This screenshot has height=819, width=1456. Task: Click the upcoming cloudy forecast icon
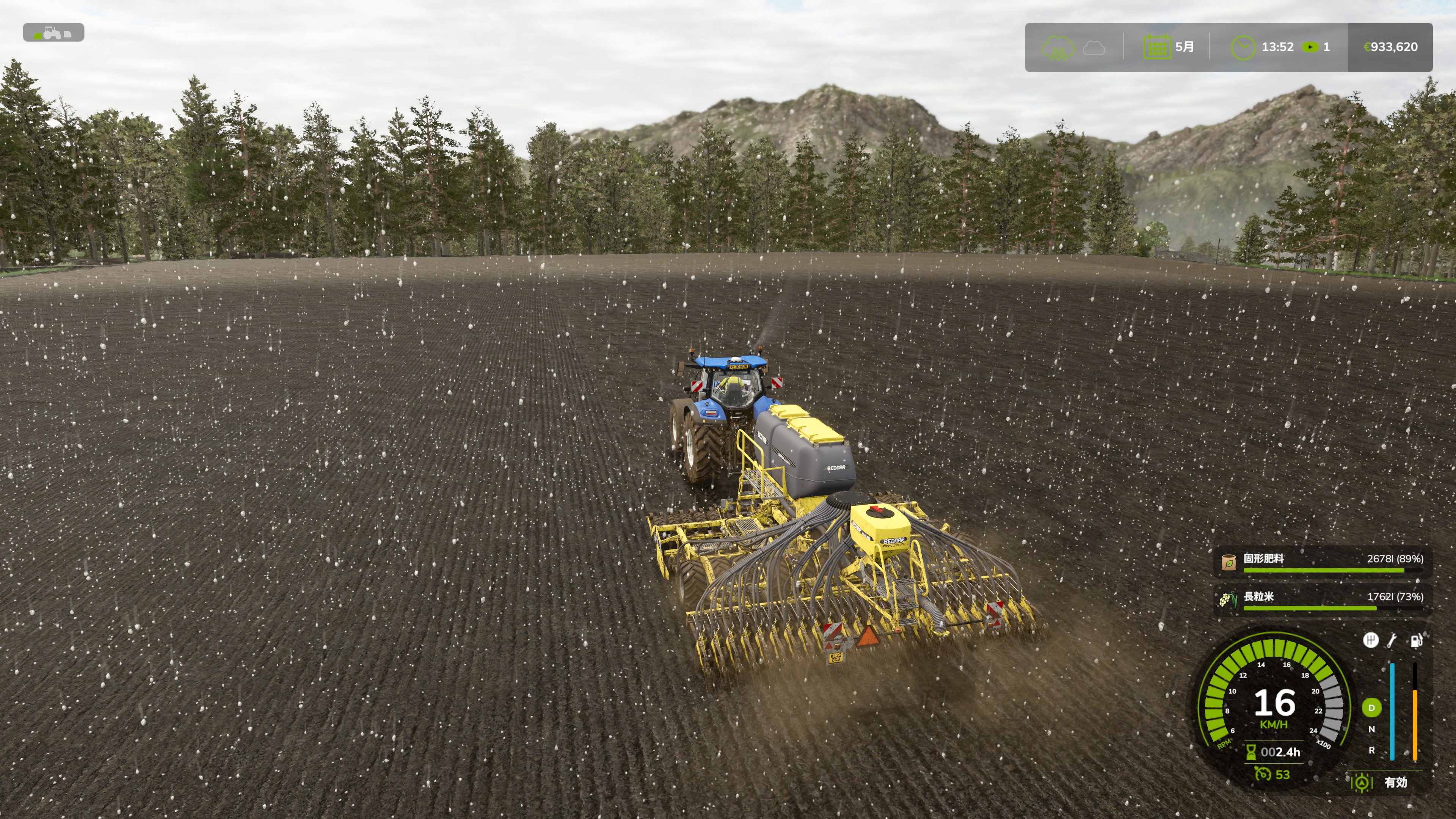1094,48
